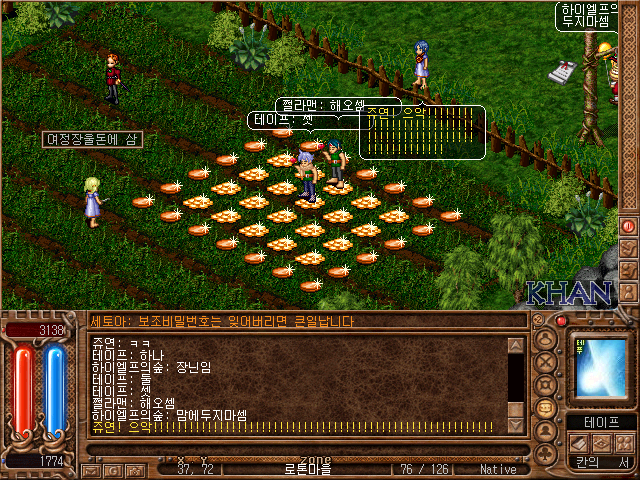Open the character profile round button

[546, 338]
